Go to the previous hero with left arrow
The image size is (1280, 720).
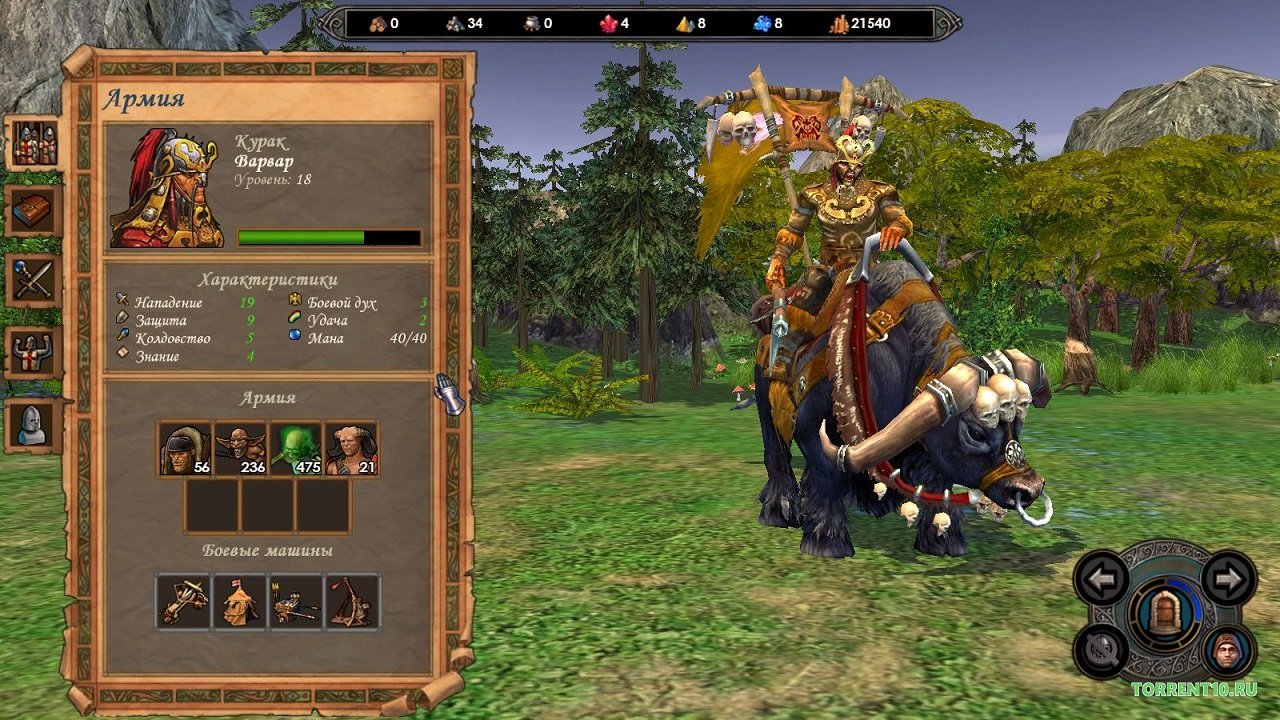1102,578
